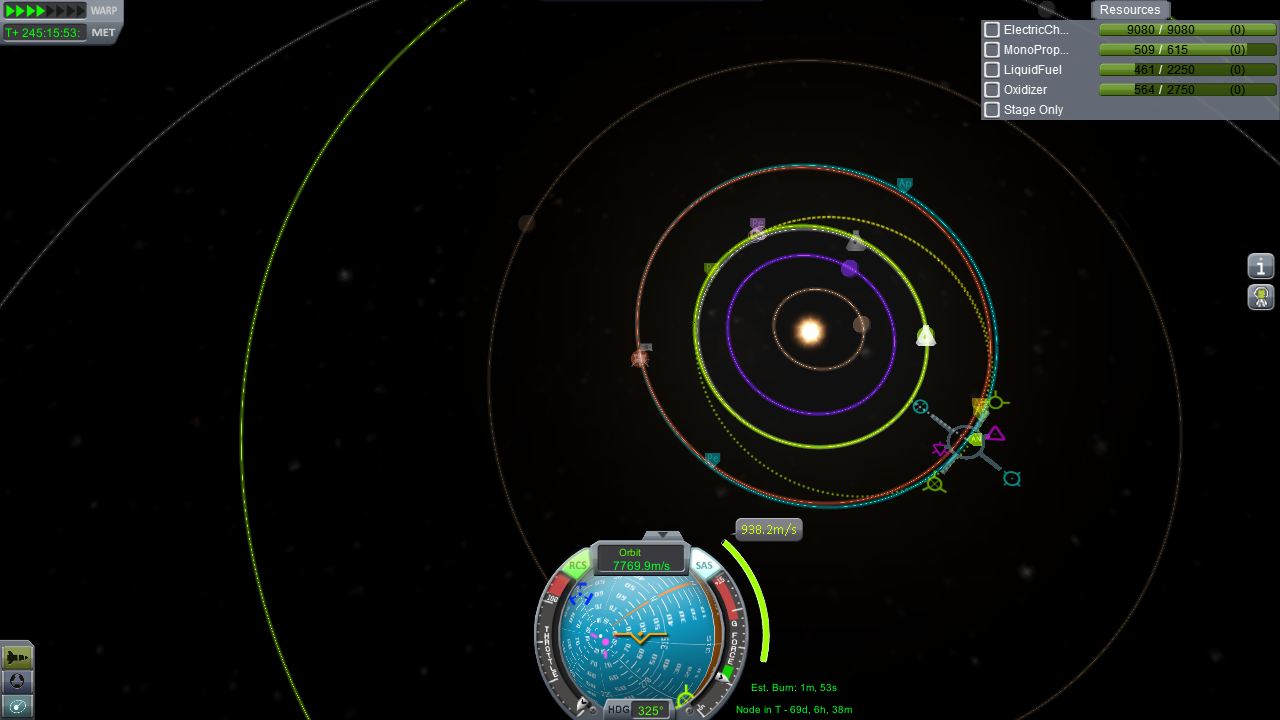Toggle RCS on the navball
This screenshot has height=720, width=1280.
(578, 566)
